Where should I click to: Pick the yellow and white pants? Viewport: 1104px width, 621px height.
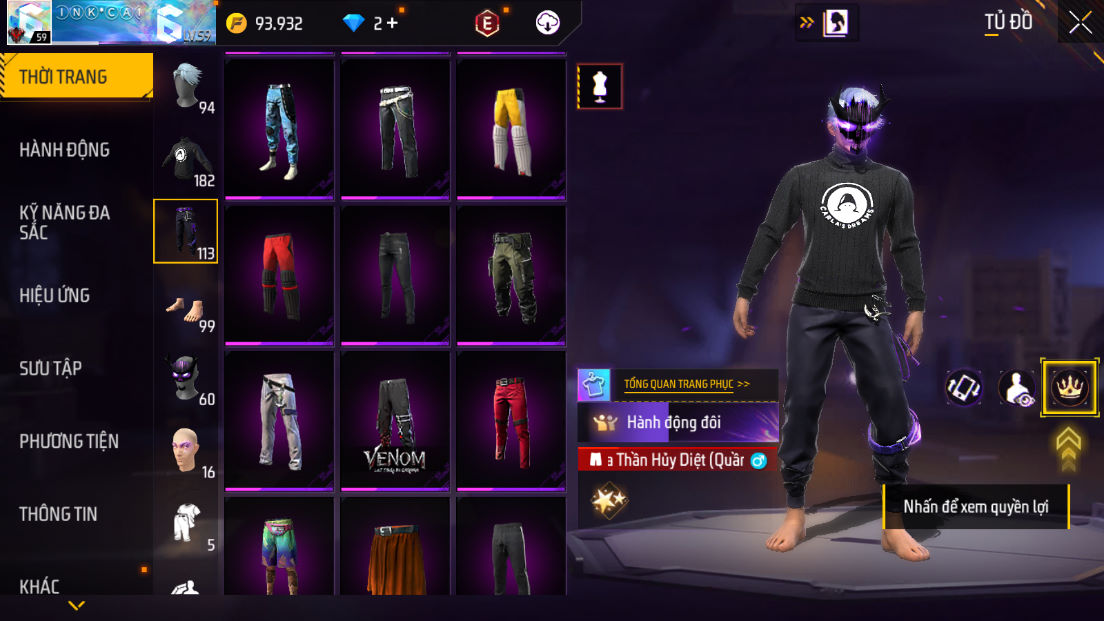511,127
